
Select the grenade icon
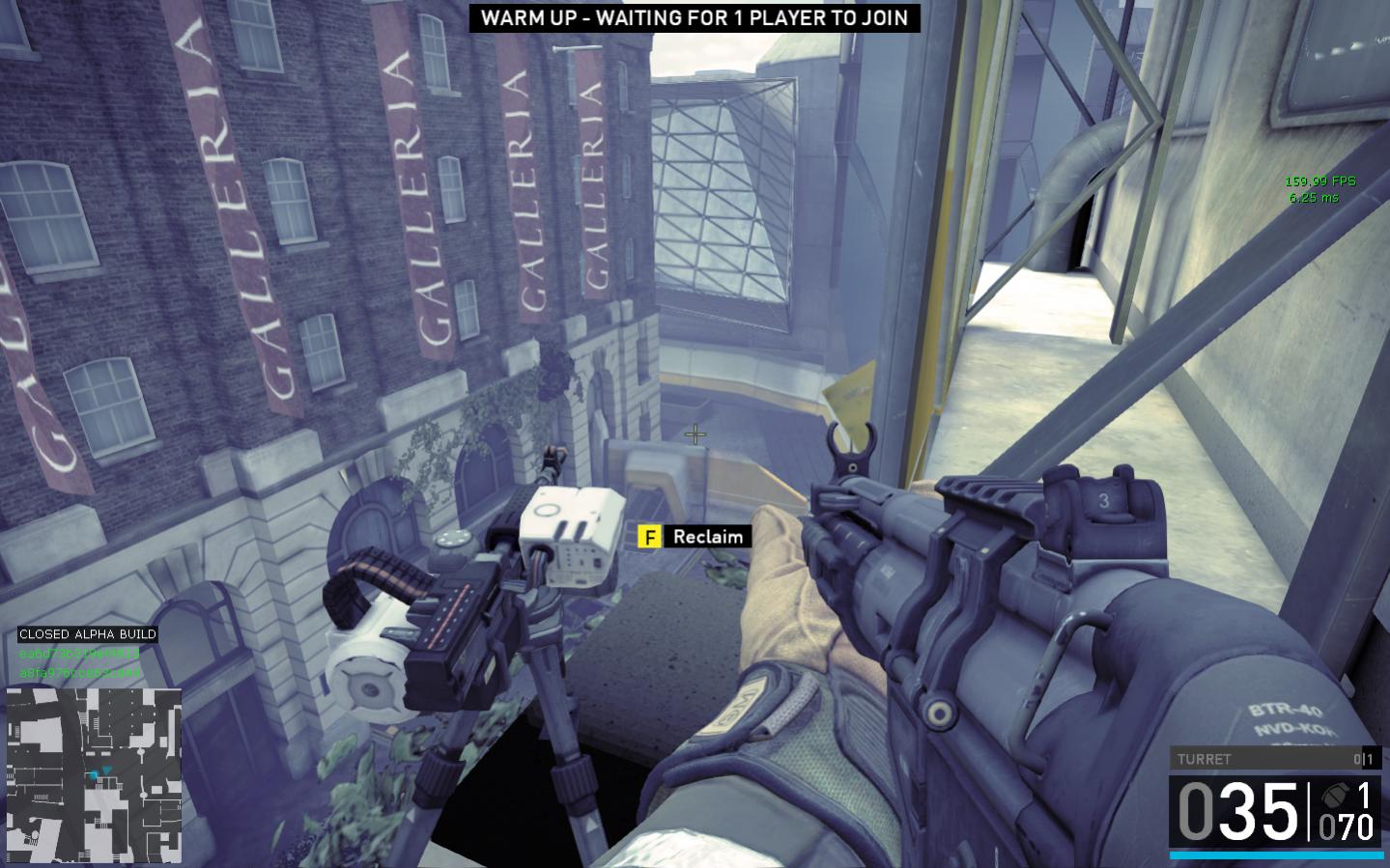[1335, 796]
